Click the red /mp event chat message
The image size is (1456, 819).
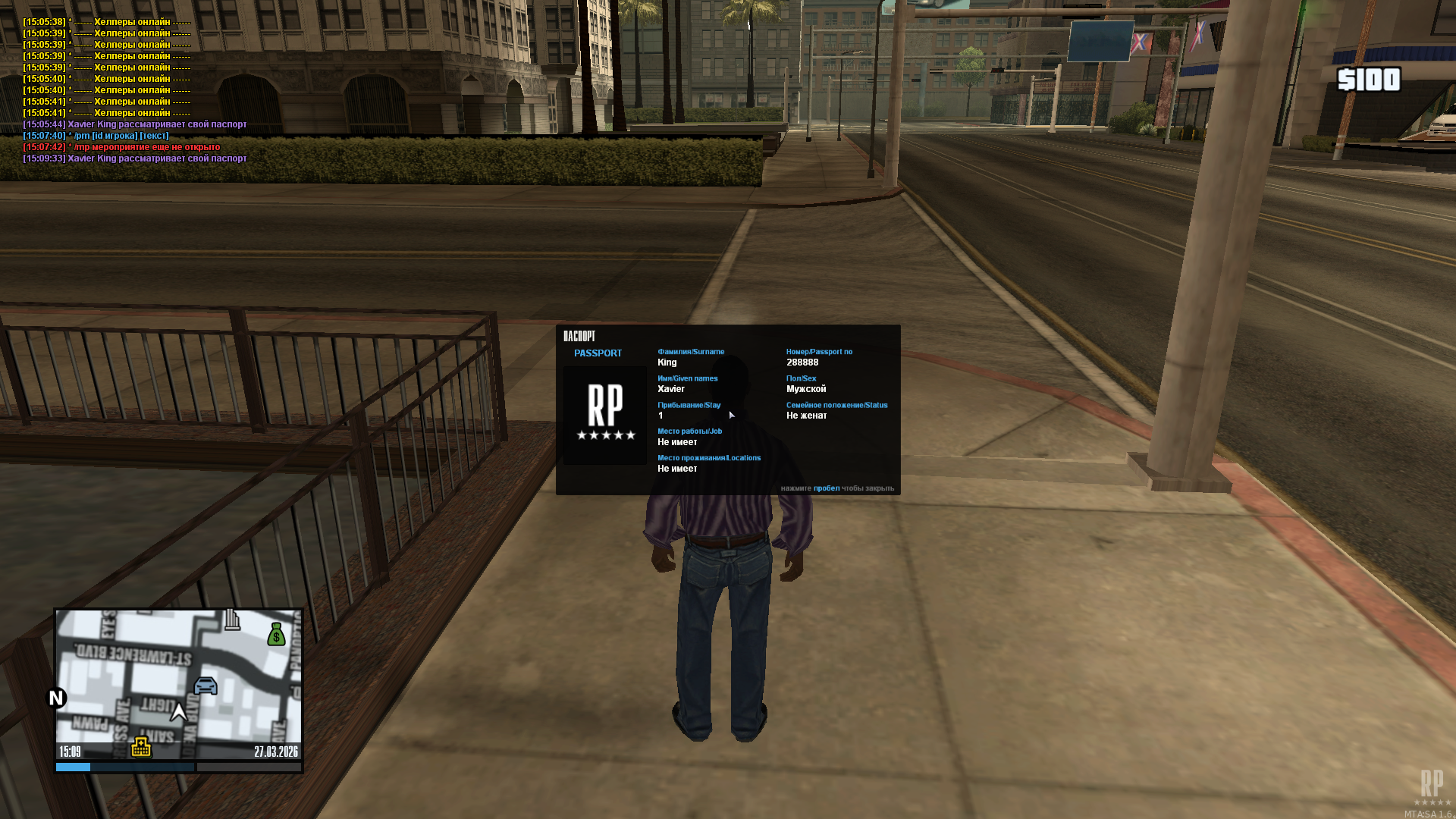coord(121,147)
